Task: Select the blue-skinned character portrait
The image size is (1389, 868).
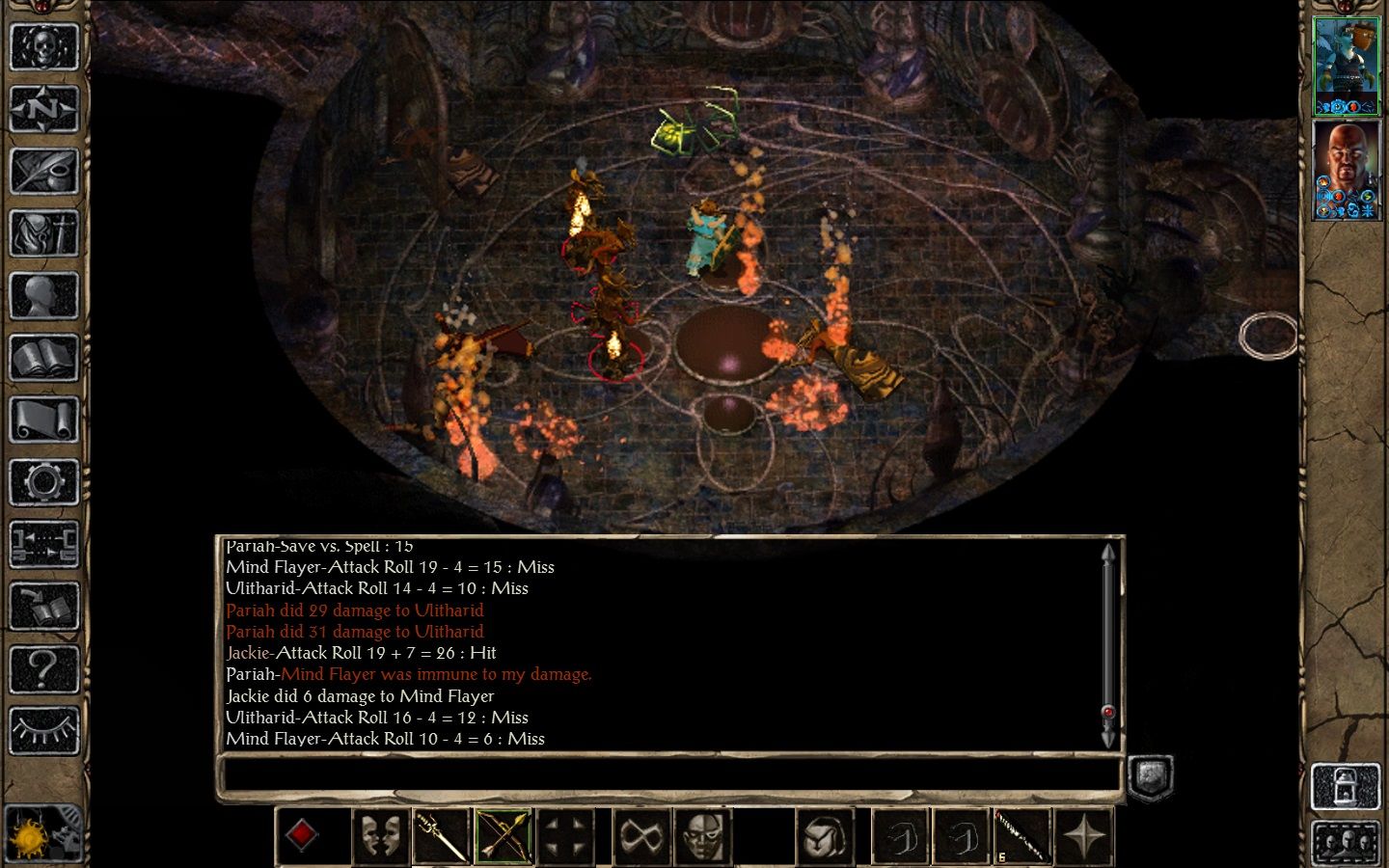Action: 1347,65
